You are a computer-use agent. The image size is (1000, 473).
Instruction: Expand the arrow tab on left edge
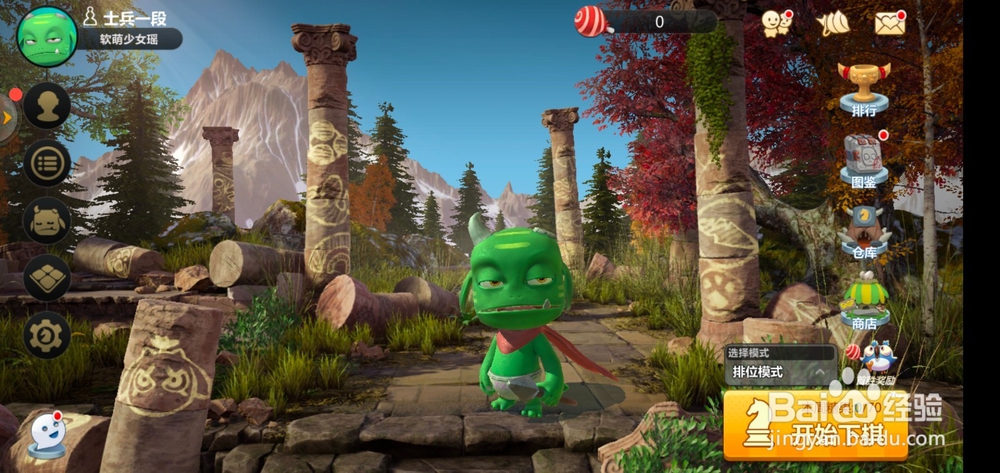click(x=8, y=118)
